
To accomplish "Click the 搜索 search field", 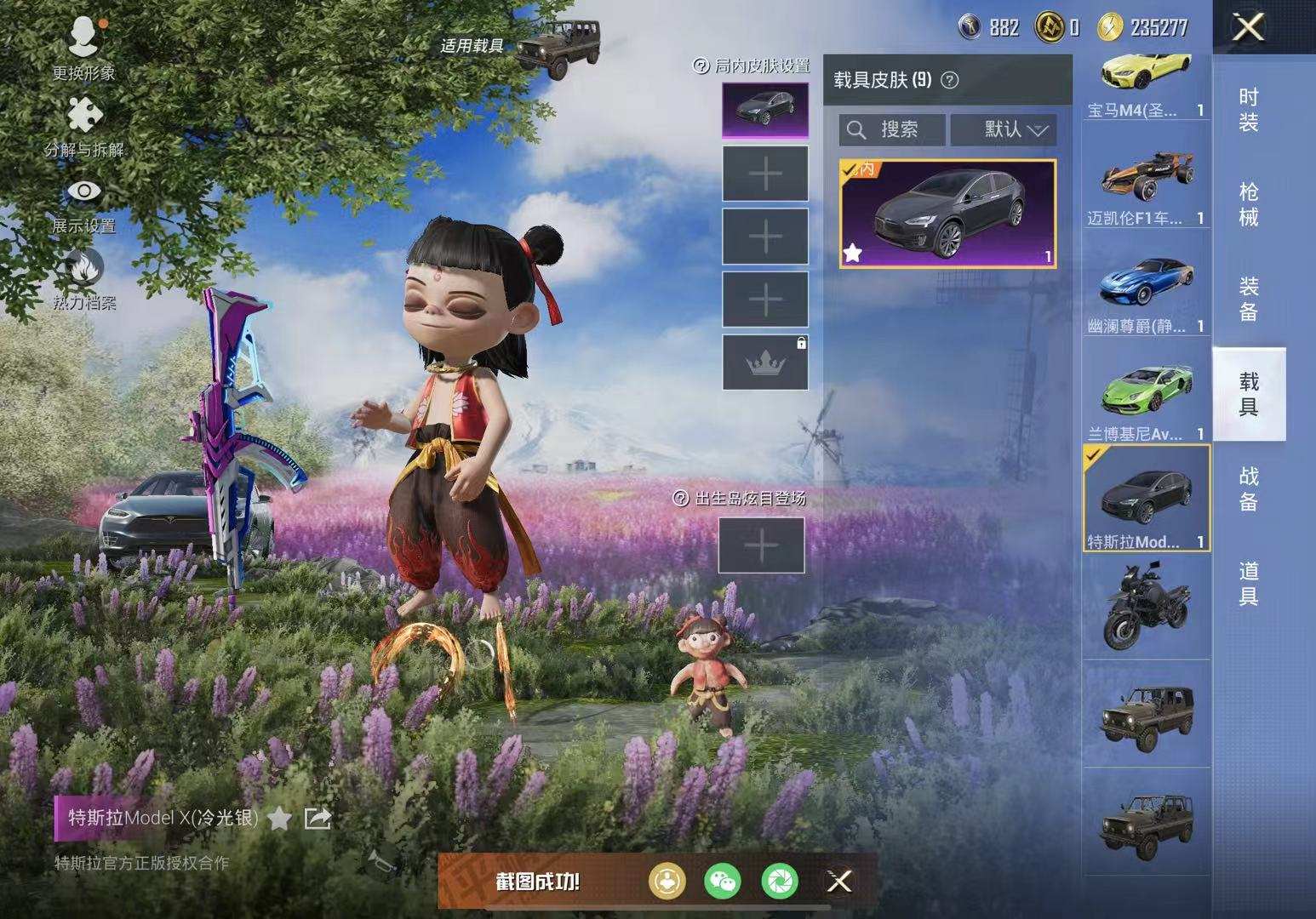I will click(x=892, y=129).
